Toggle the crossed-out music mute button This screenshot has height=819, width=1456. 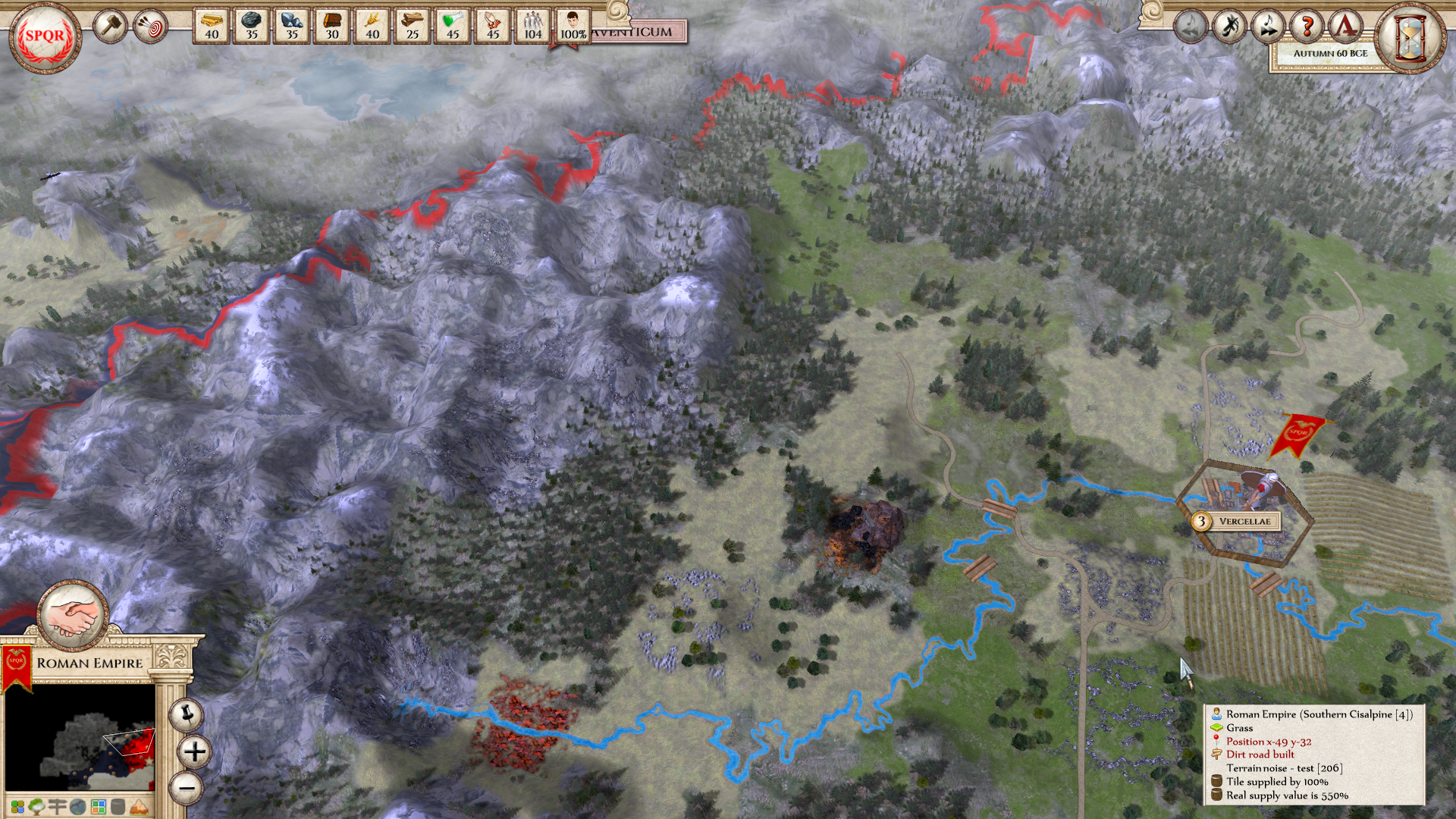tap(1229, 27)
